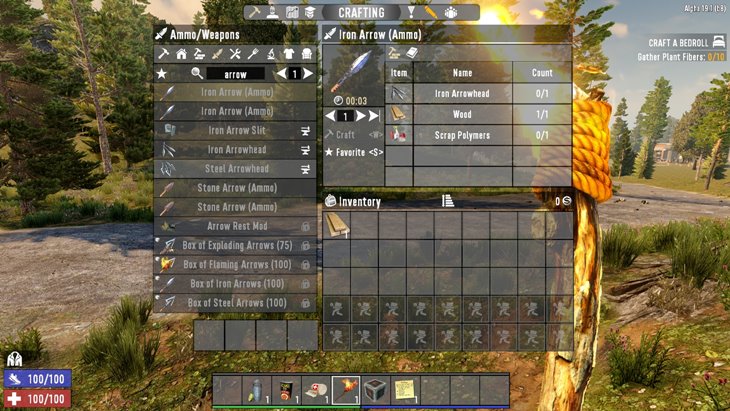Click the arrow search text field
This screenshot has height=411, width=730.
pos(236,74)
